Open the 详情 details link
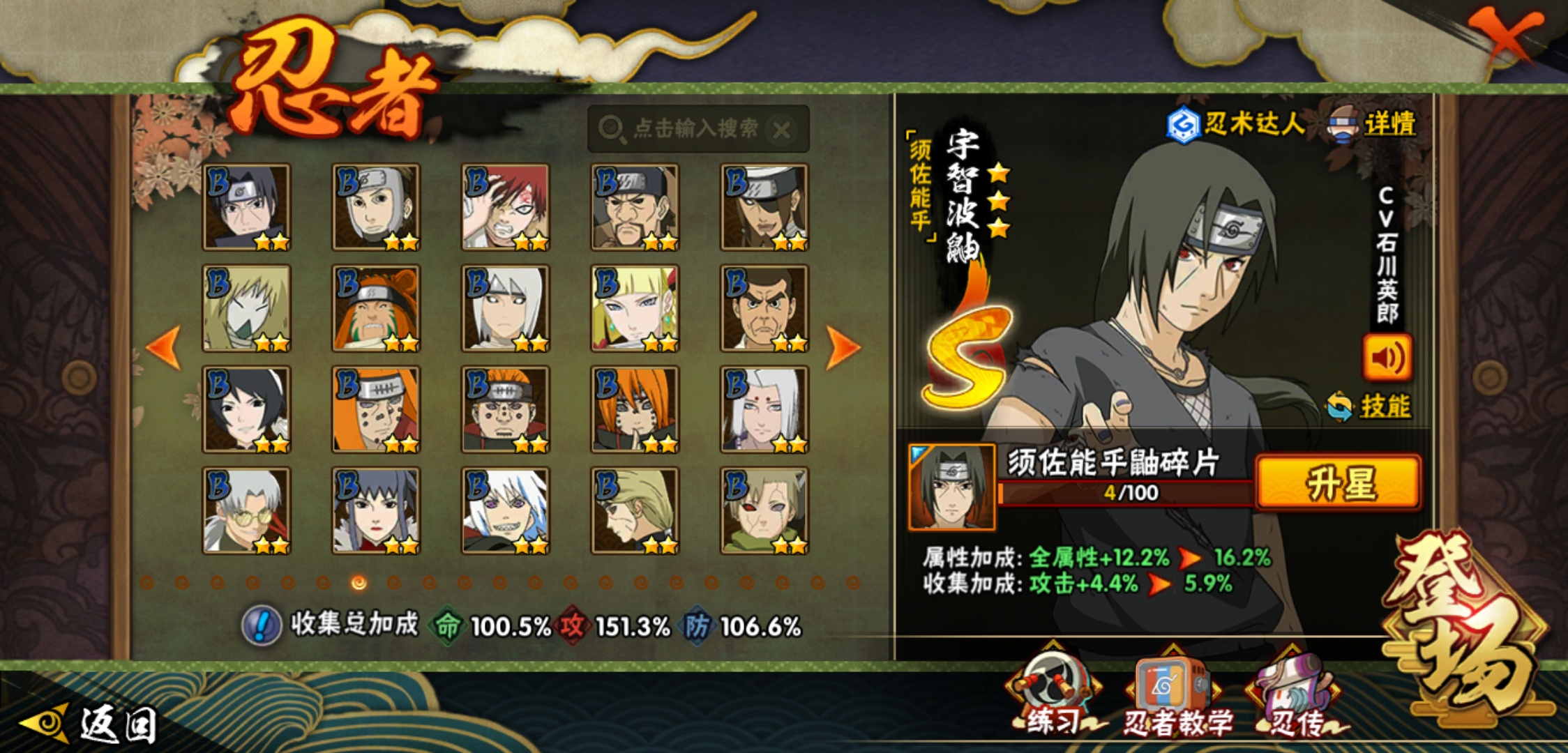This screenshot has height=753, width=1568. point(1388,125)
